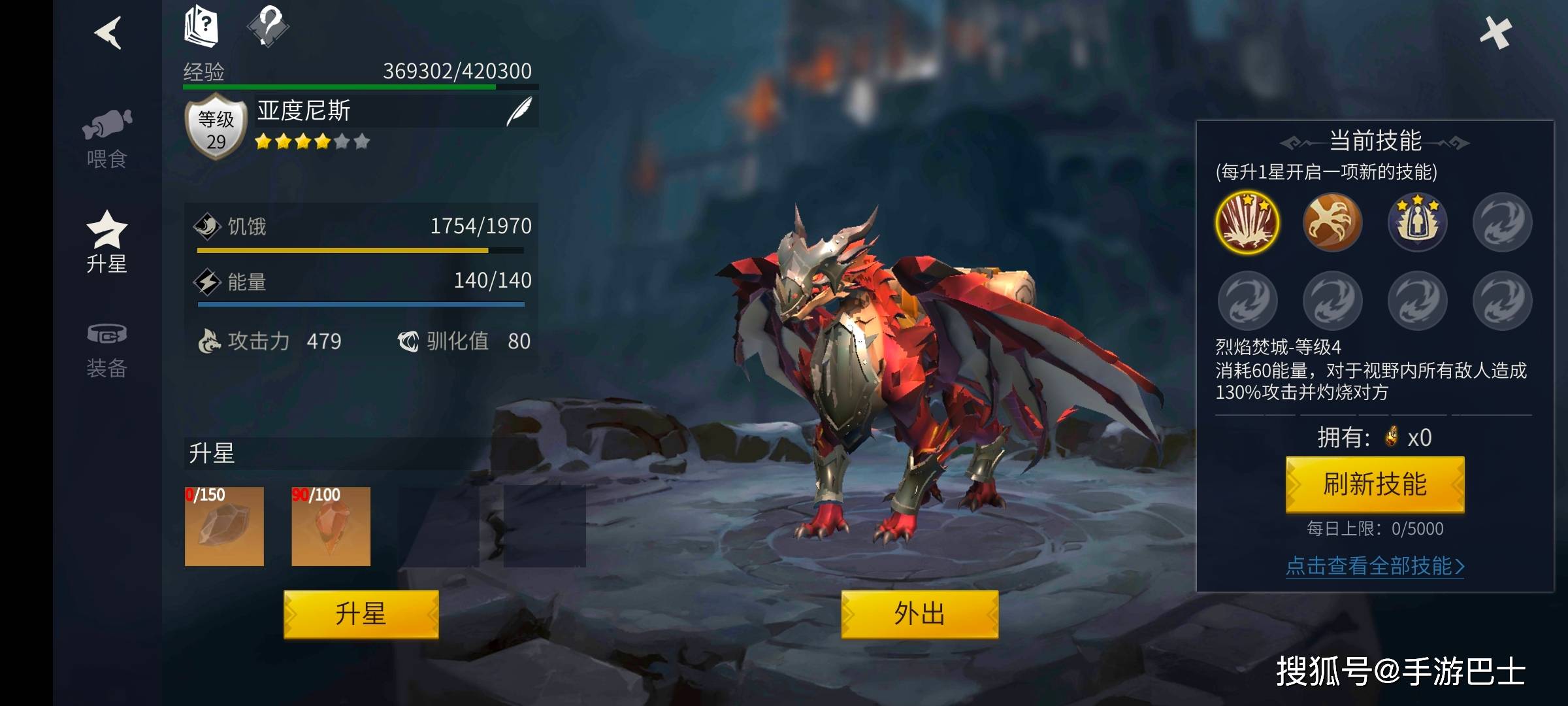Click the yellow 升星 button

tap(361, 614)
